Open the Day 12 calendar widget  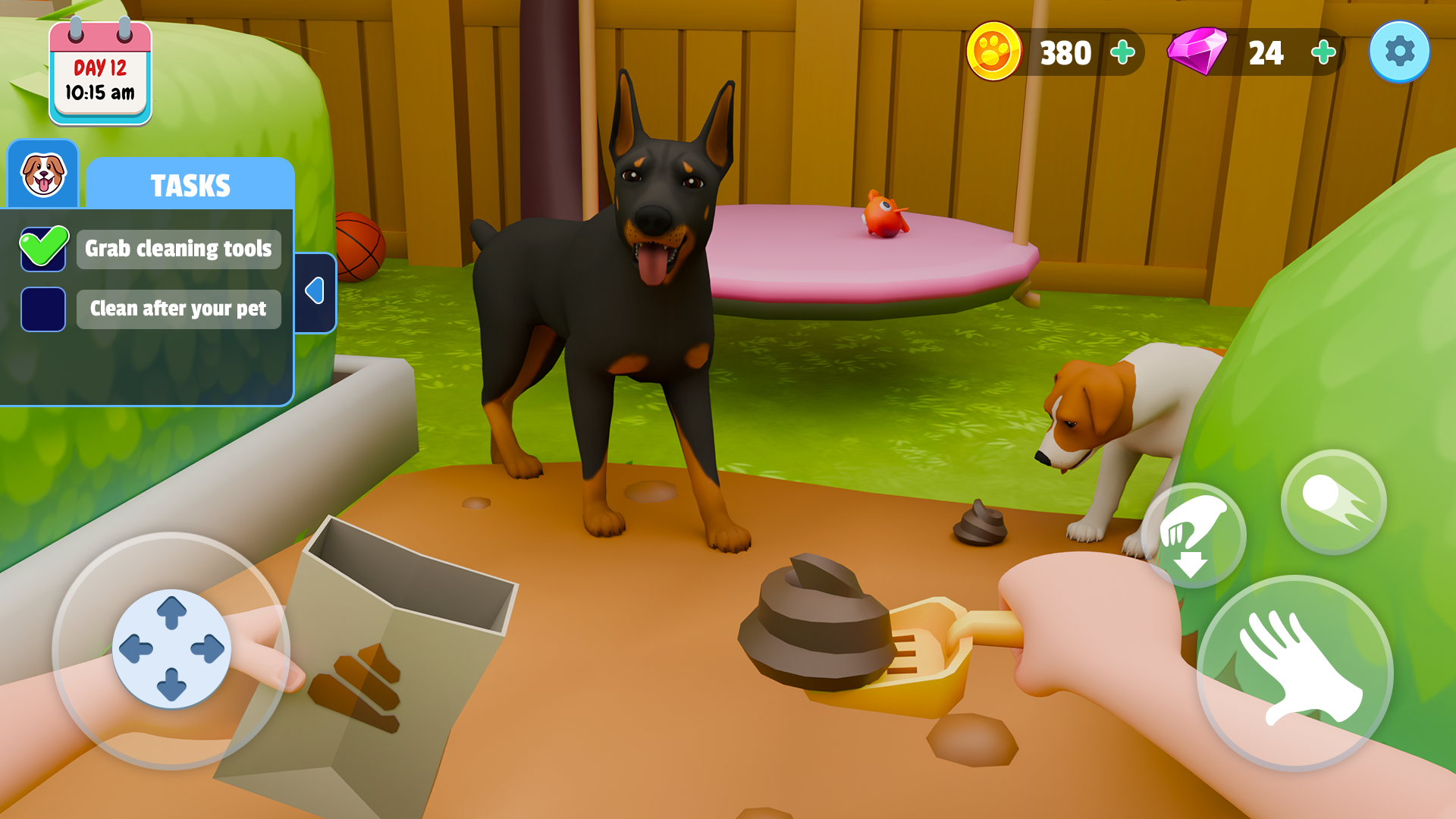click(99, 68)
